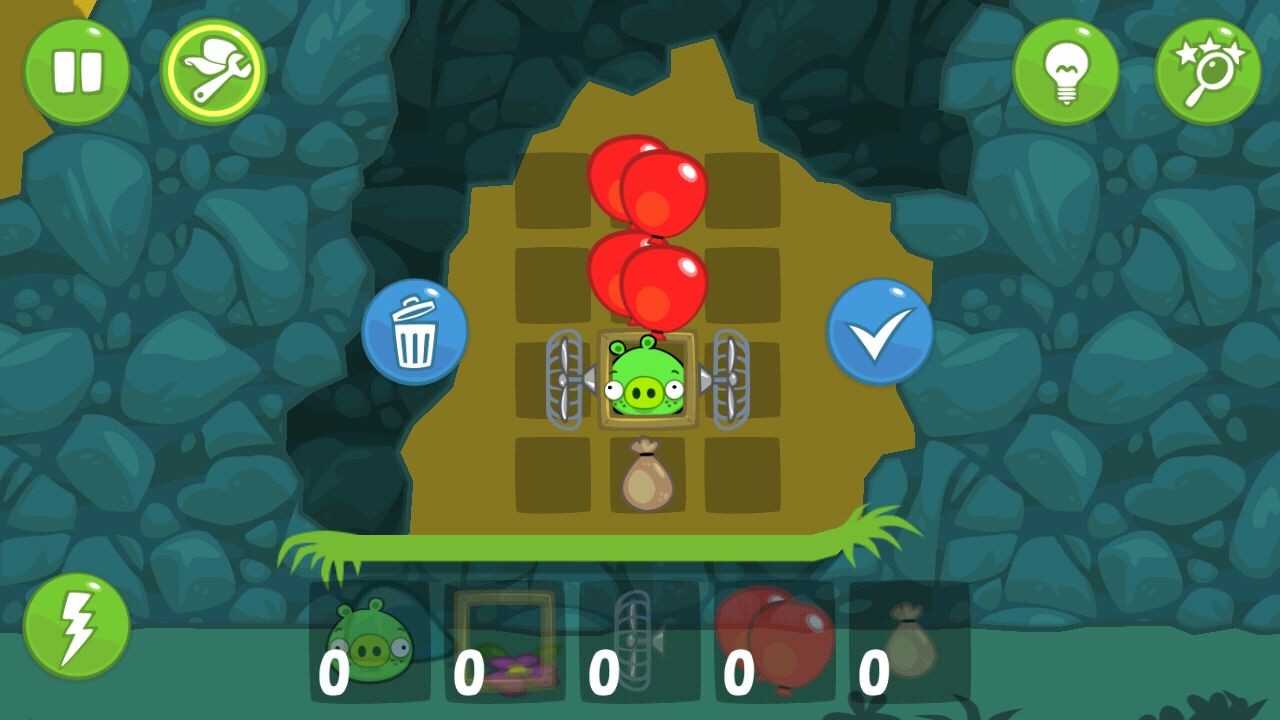Open the star magnifier preview button
1280x720 pixels.
(1207, 71)
